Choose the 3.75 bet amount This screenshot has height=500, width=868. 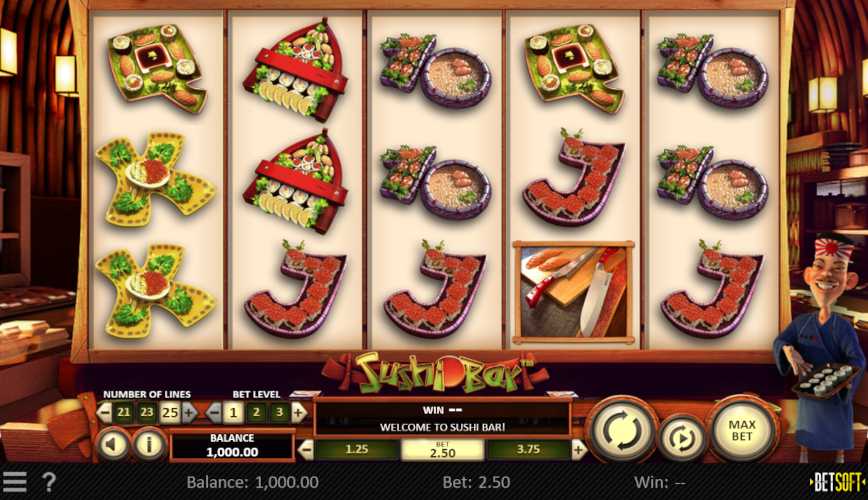click(x=528, y=450)
